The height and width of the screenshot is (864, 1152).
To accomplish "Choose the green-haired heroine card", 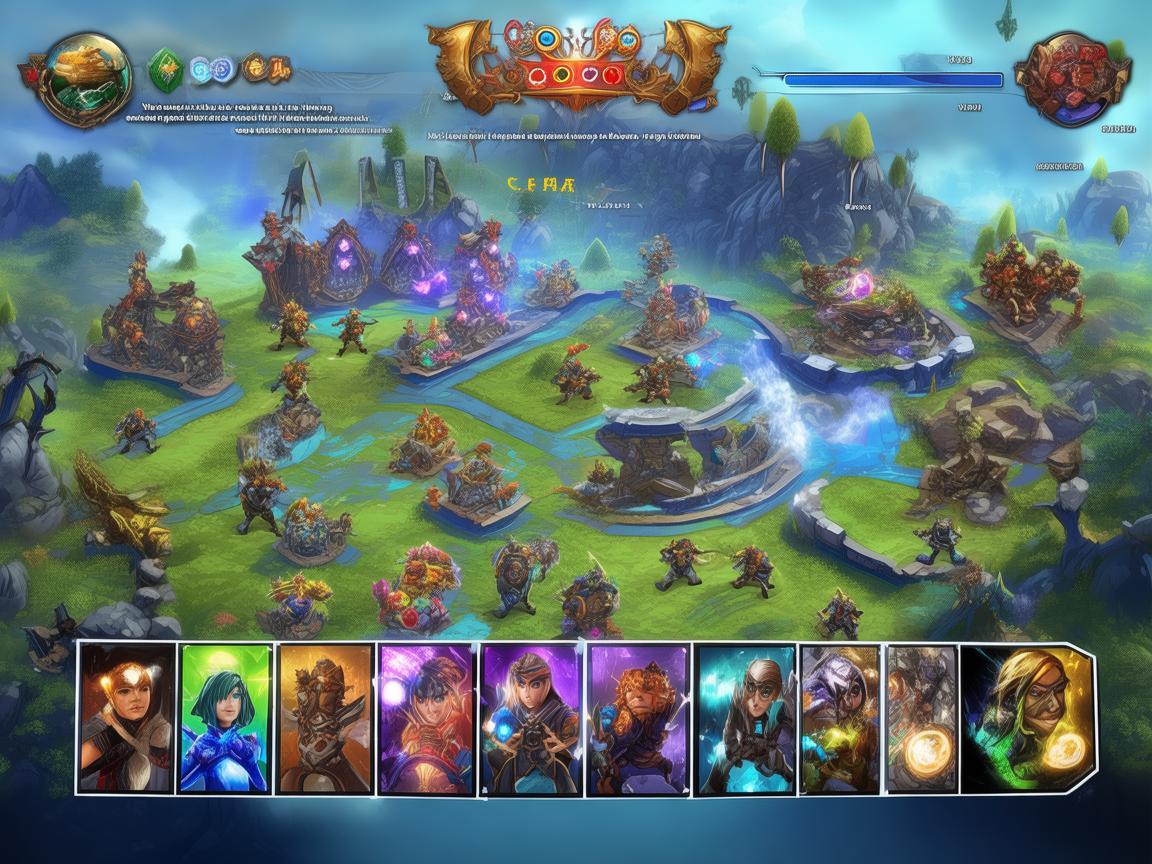I will coord(226,718).
